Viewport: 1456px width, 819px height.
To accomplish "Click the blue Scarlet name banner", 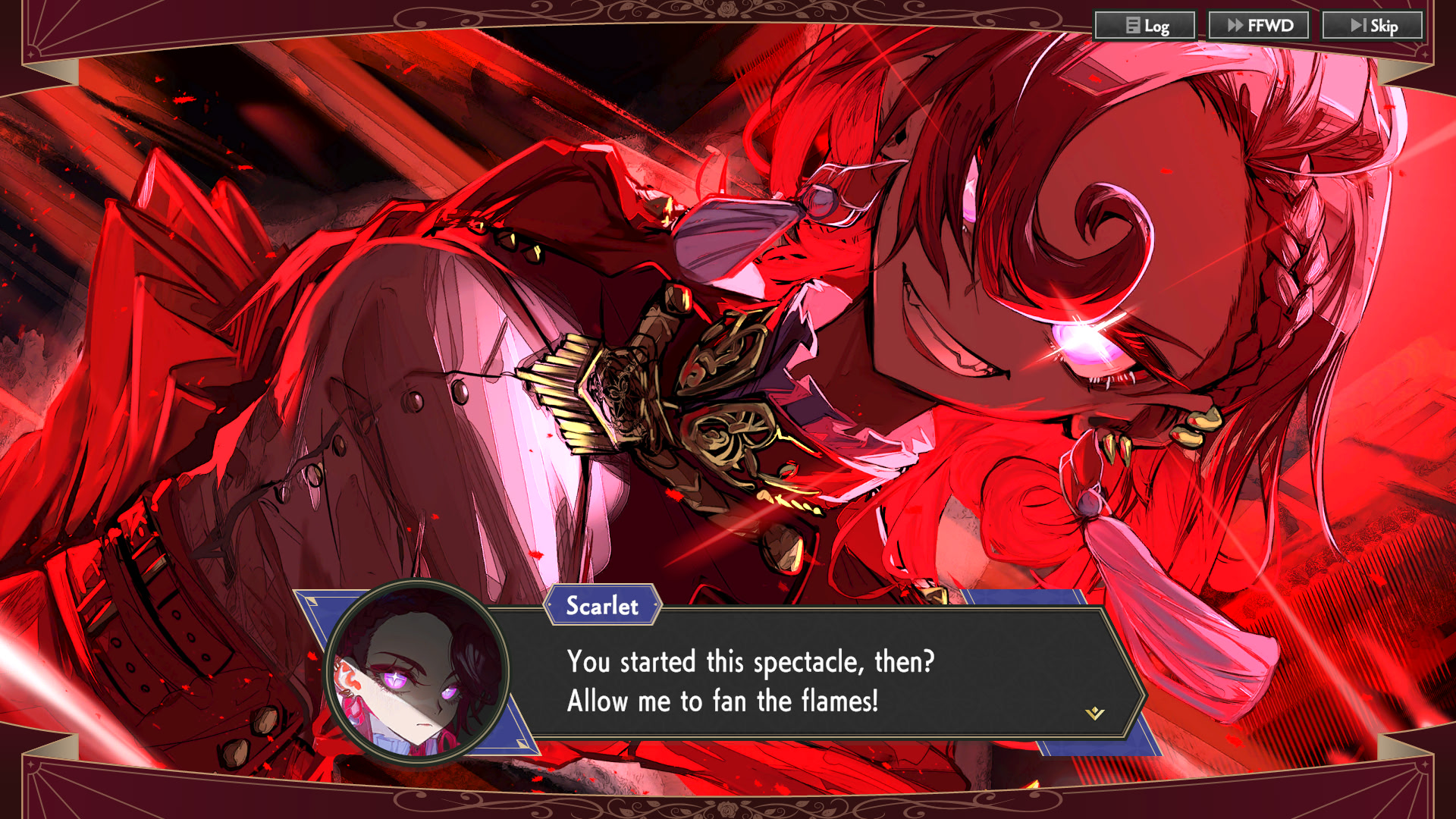I will 603,606.
